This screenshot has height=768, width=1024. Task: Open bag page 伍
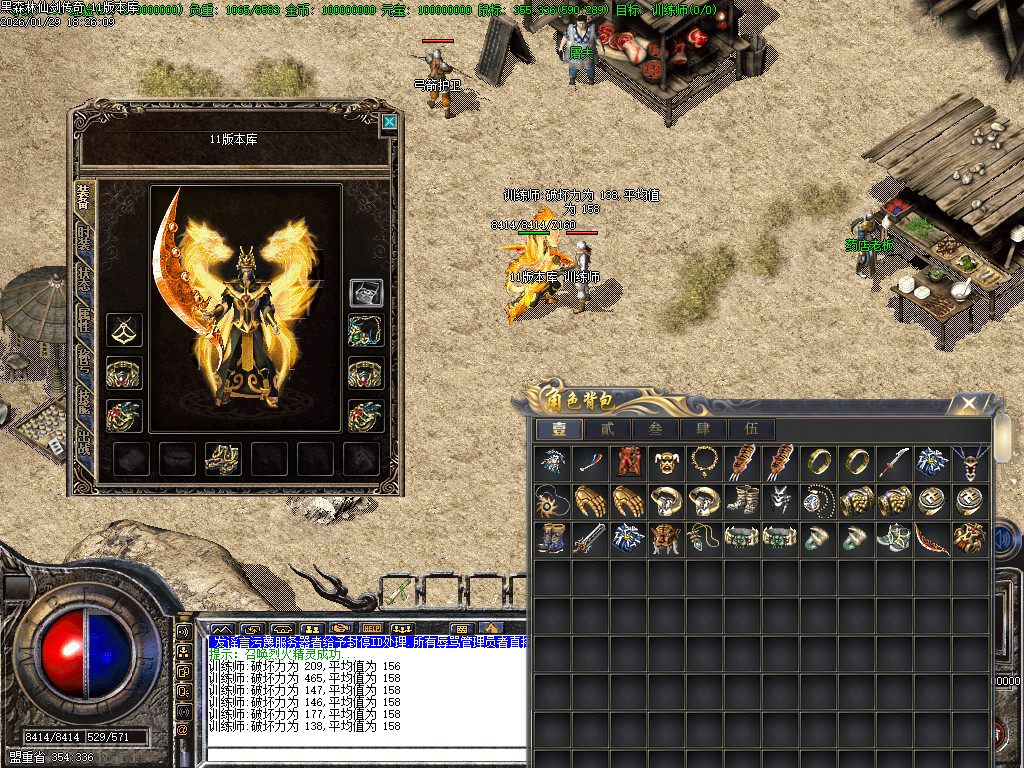[x=751, y=429]
